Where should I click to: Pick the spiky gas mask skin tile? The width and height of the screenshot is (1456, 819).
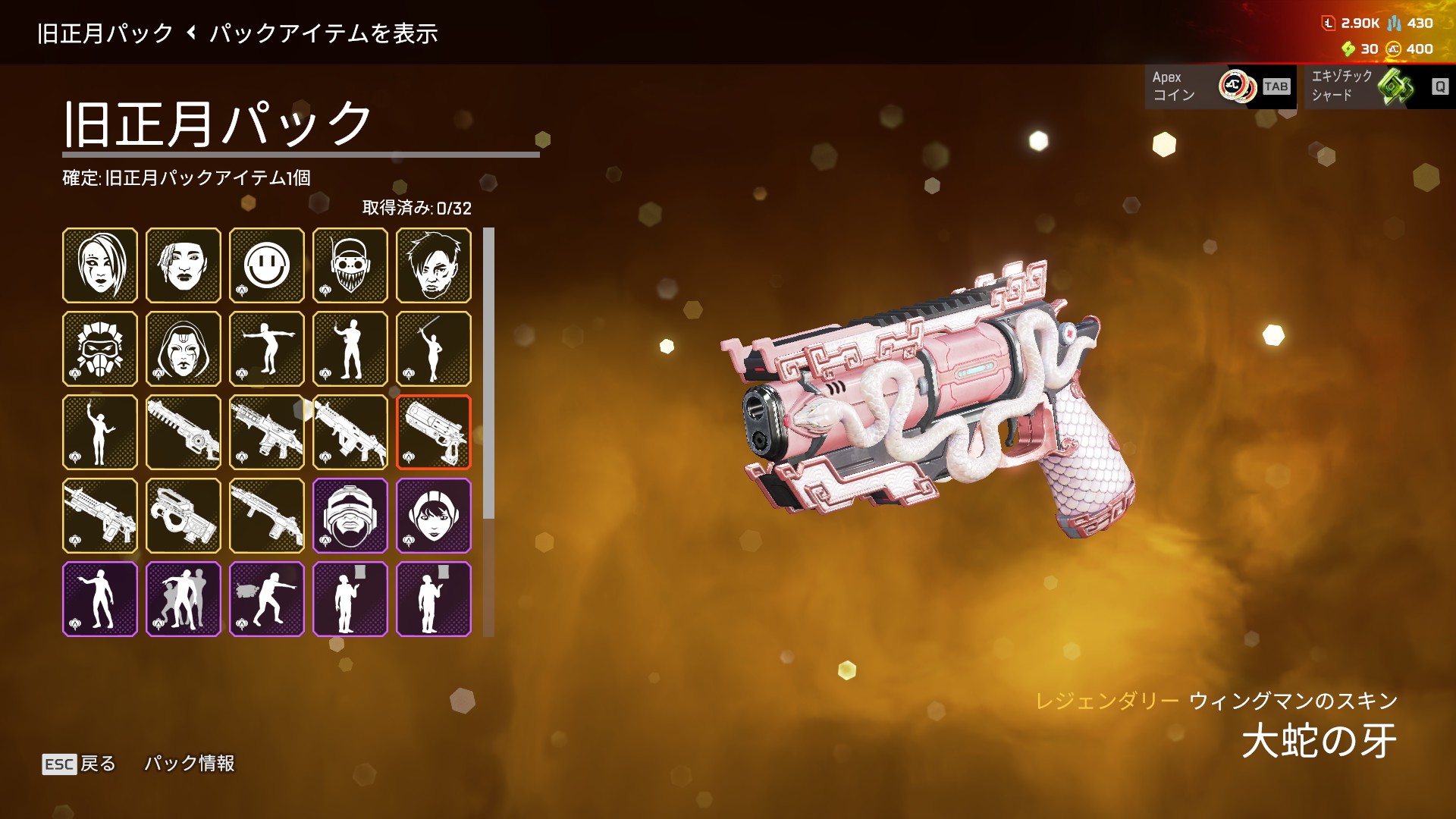100,349
